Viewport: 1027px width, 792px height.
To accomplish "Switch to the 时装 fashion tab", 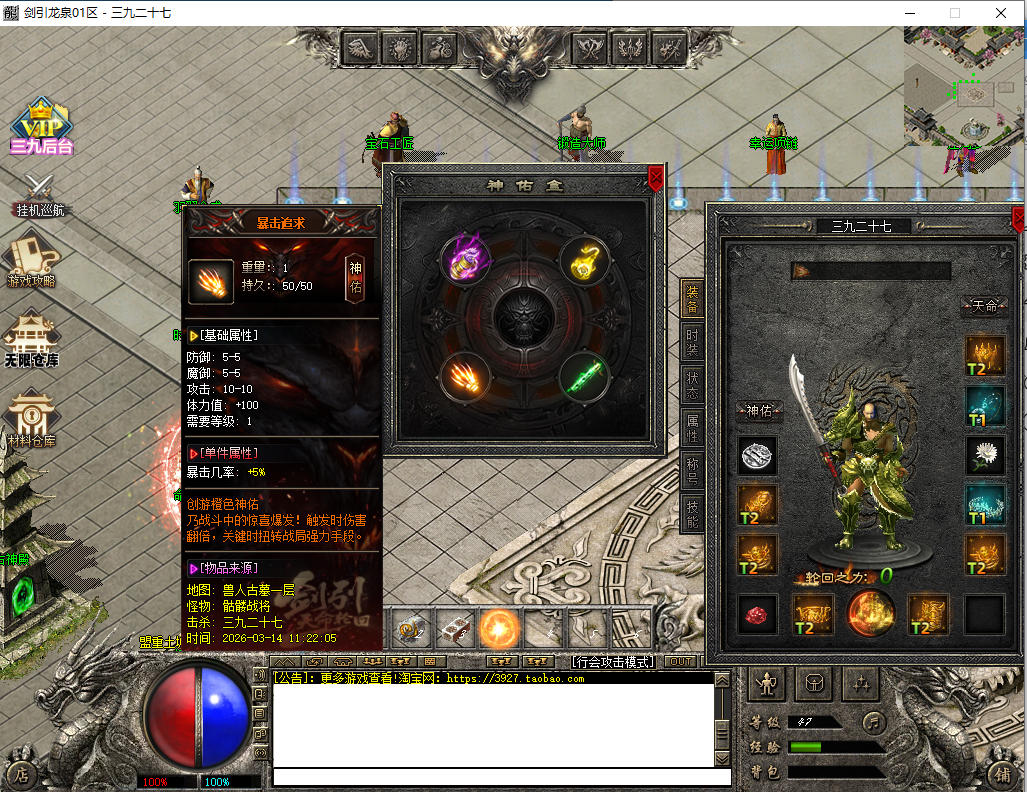I will pos(692,344).
